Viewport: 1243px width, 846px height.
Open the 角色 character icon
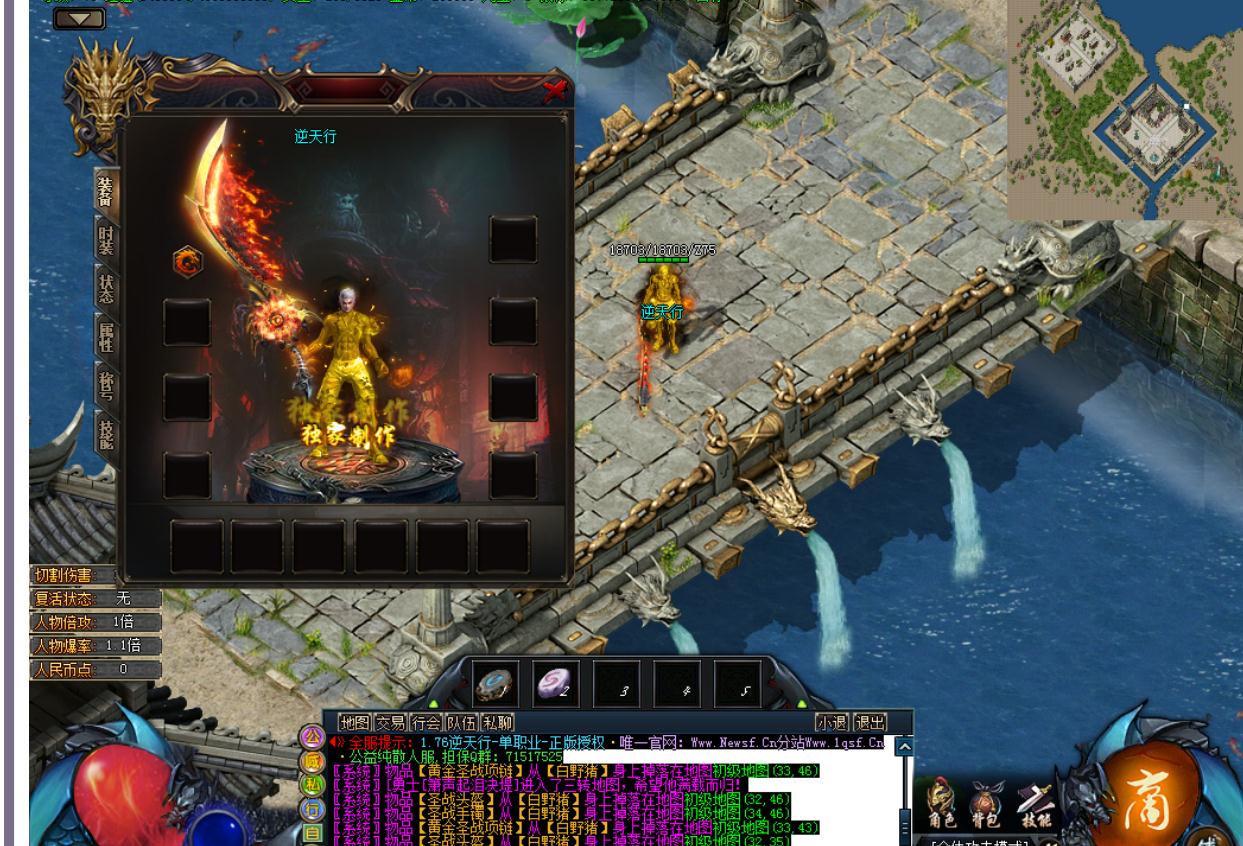click(940, 806)
